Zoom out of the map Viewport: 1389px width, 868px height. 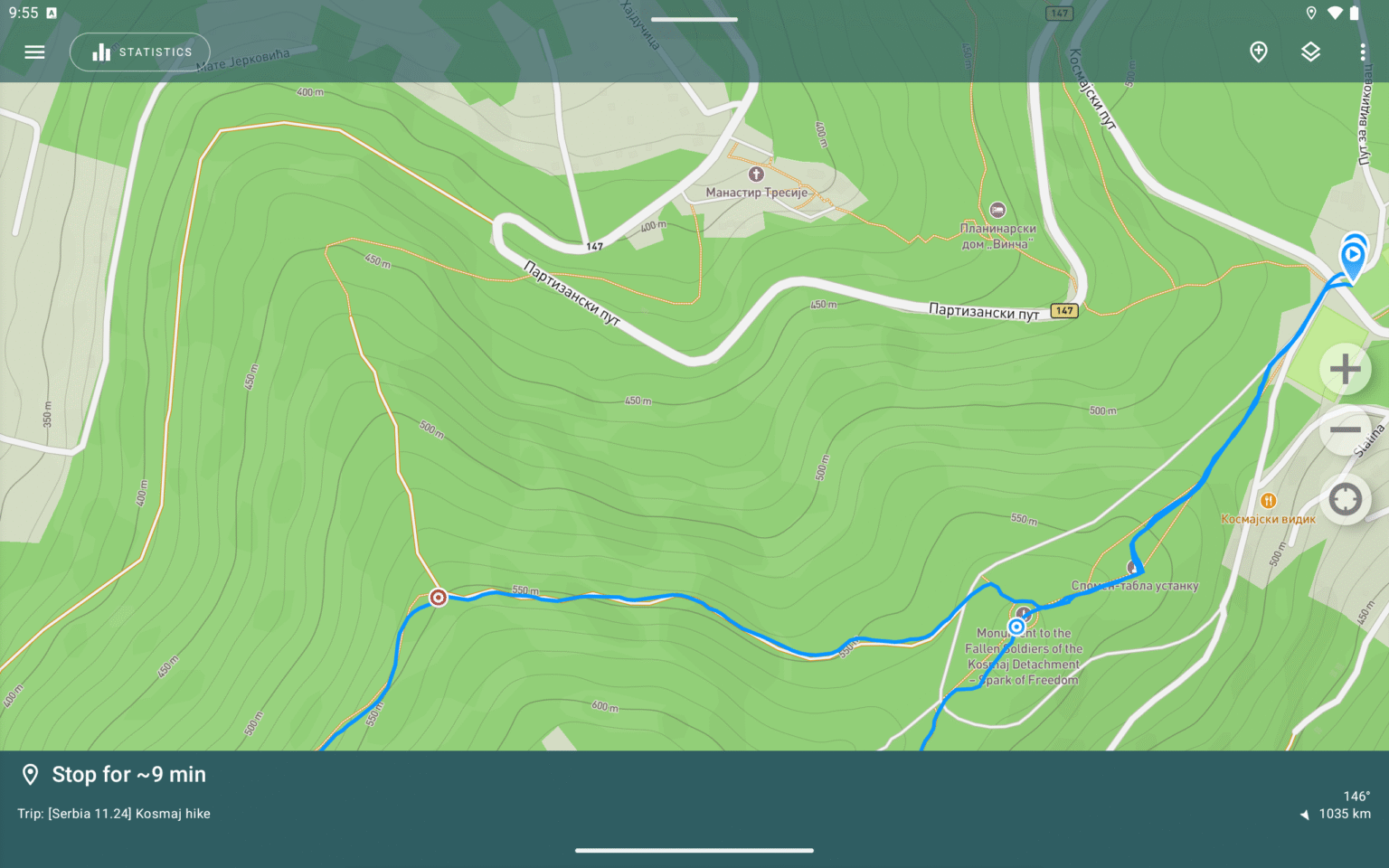1345,431
